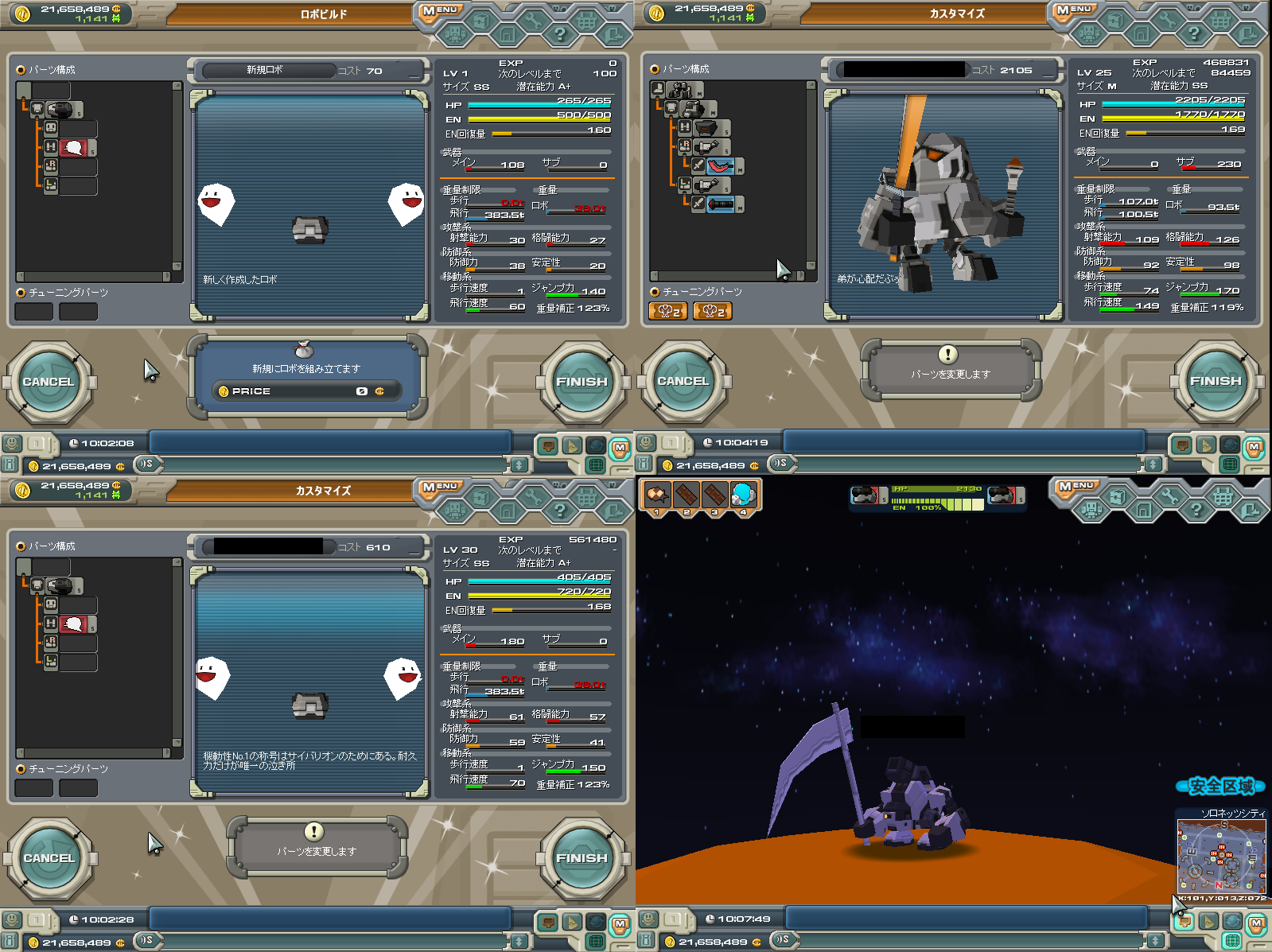The width and height of the screenshot is (1272, 952).
Task: Select the red-highlighted head part on ロボビルド
Action: (x=74, y=148)
